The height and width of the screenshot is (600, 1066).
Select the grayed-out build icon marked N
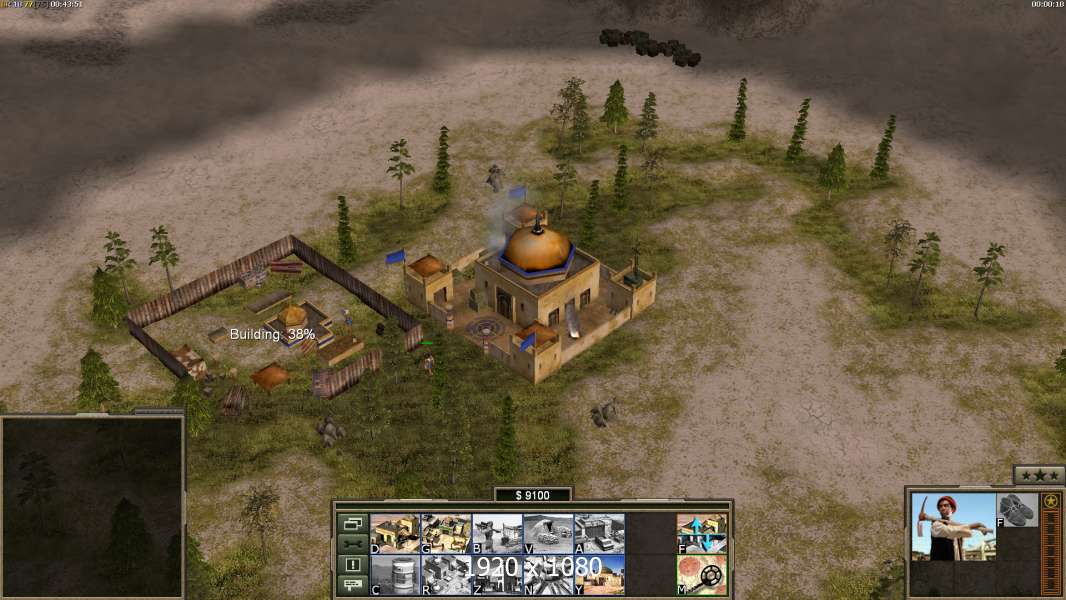click(x=548, y=574)
